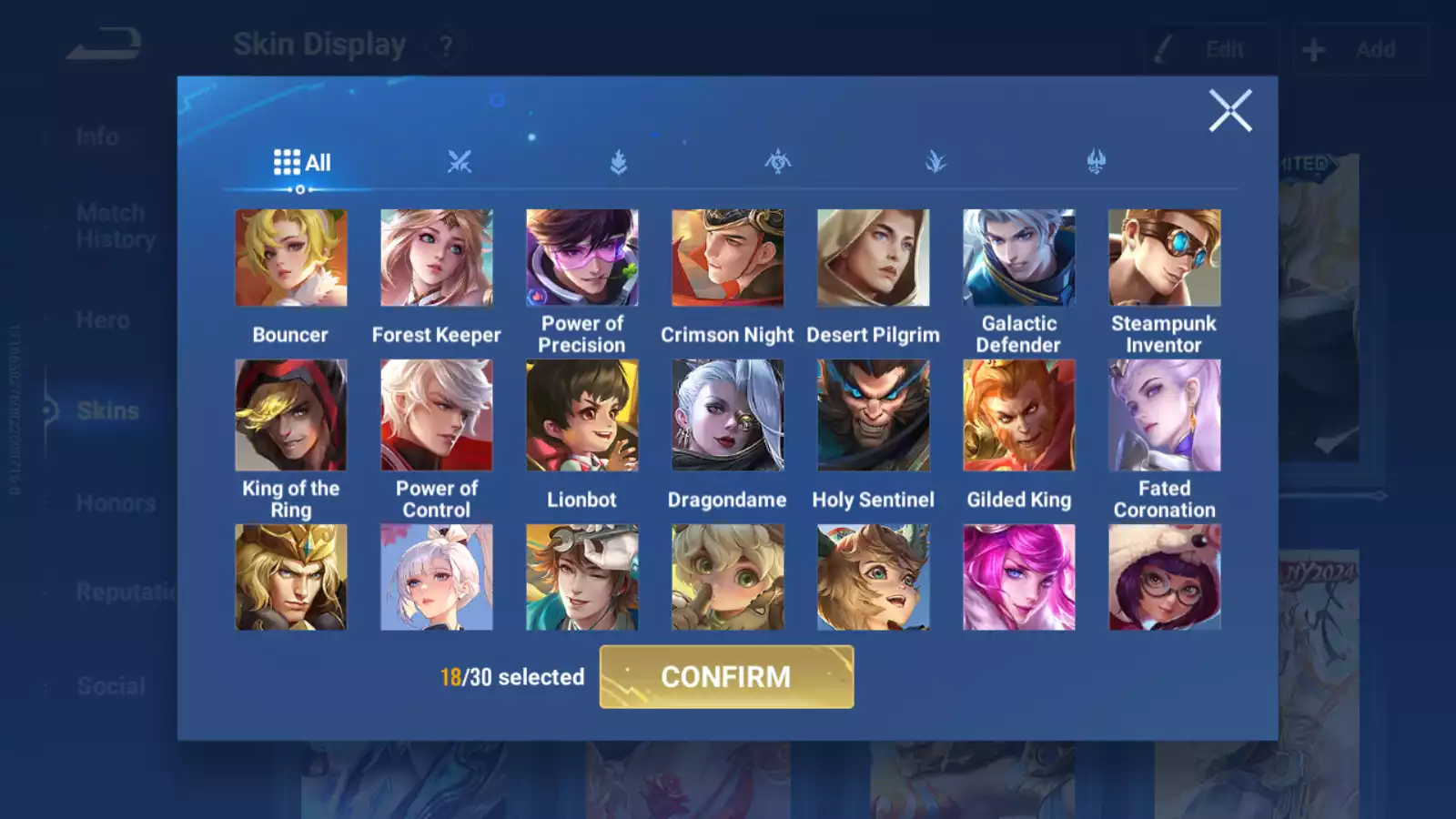Select the Lionbot skin
This screenshot has width=1456, height=819.
click(x=581, y=415)
